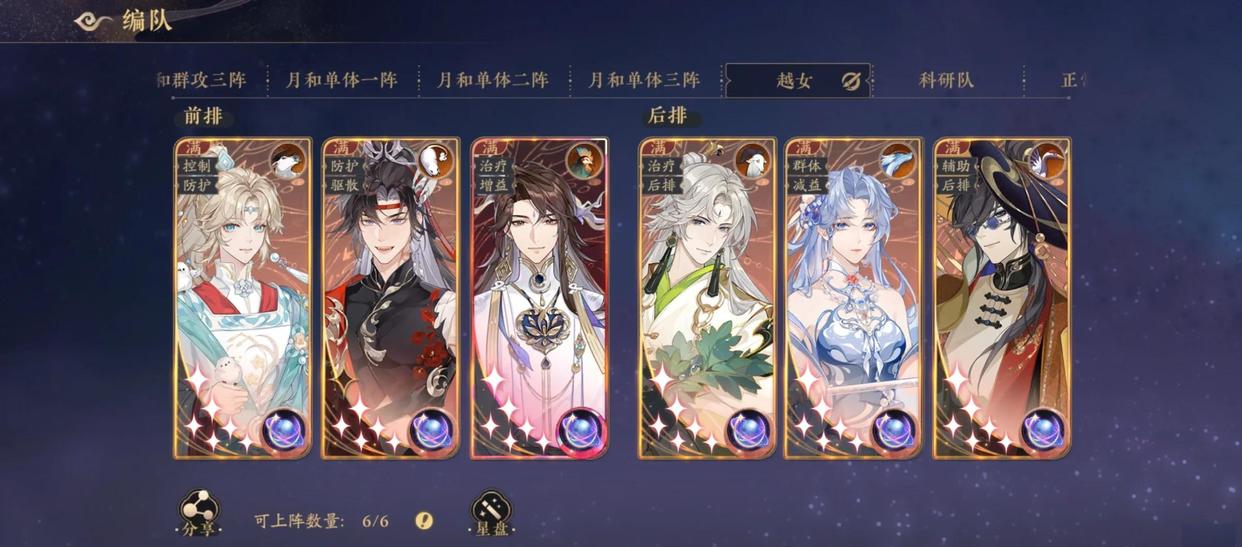Open the 科研队 team tab
Image resolution: width=1242 pixels, height=547 pixels.
tap(946, 81)
